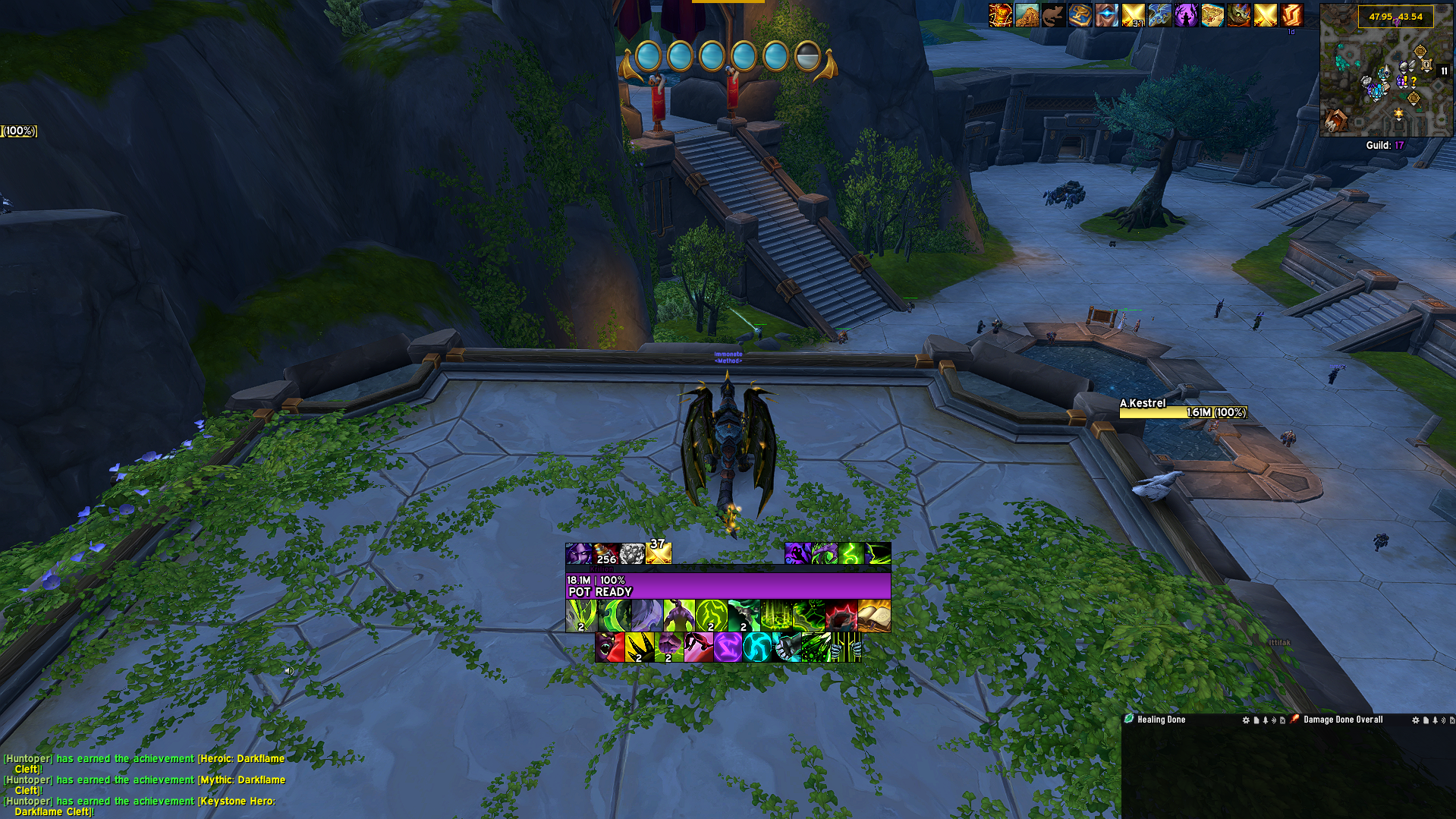Image resolution: width=1456 pixels, height=819 pixels.
Task: Select the purple rune circle ability
Action: pos(728,647)
